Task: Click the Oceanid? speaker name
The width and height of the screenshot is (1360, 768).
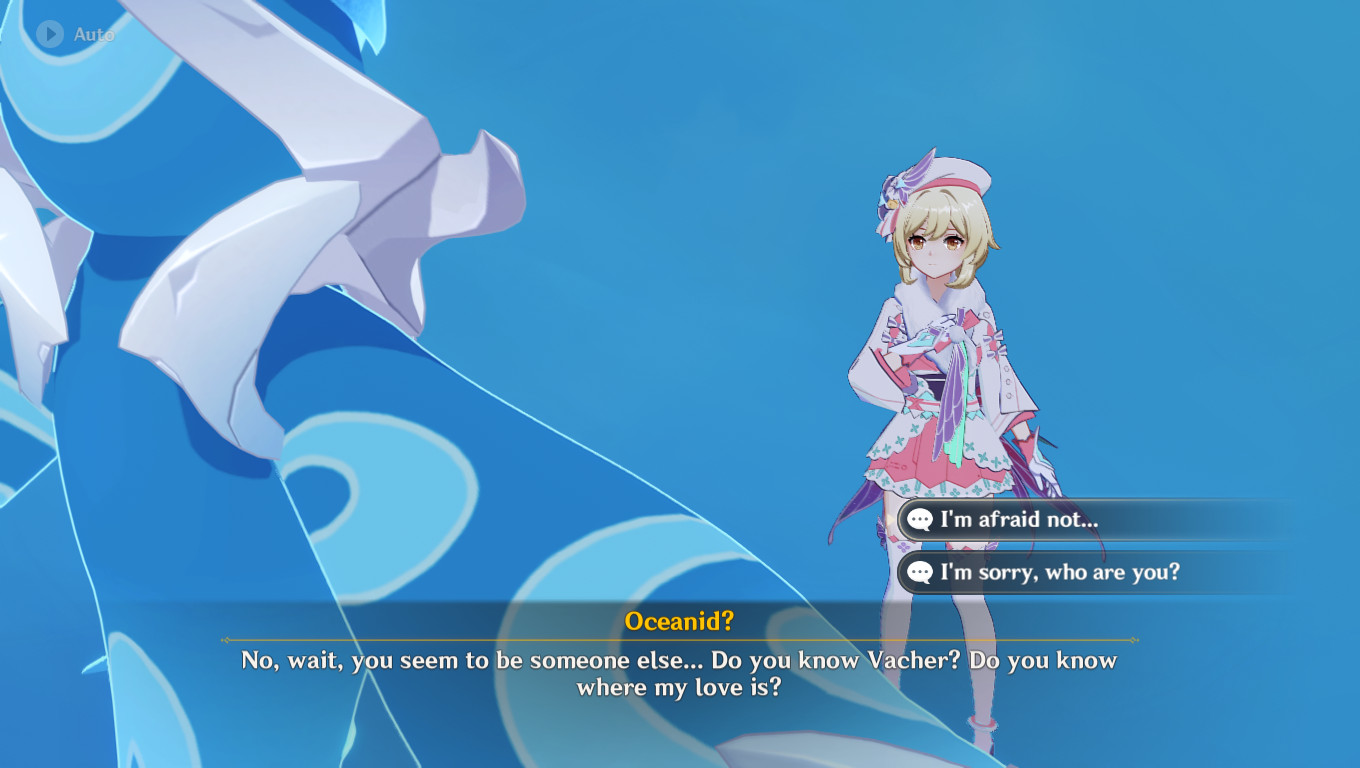Action: point(680,621)
